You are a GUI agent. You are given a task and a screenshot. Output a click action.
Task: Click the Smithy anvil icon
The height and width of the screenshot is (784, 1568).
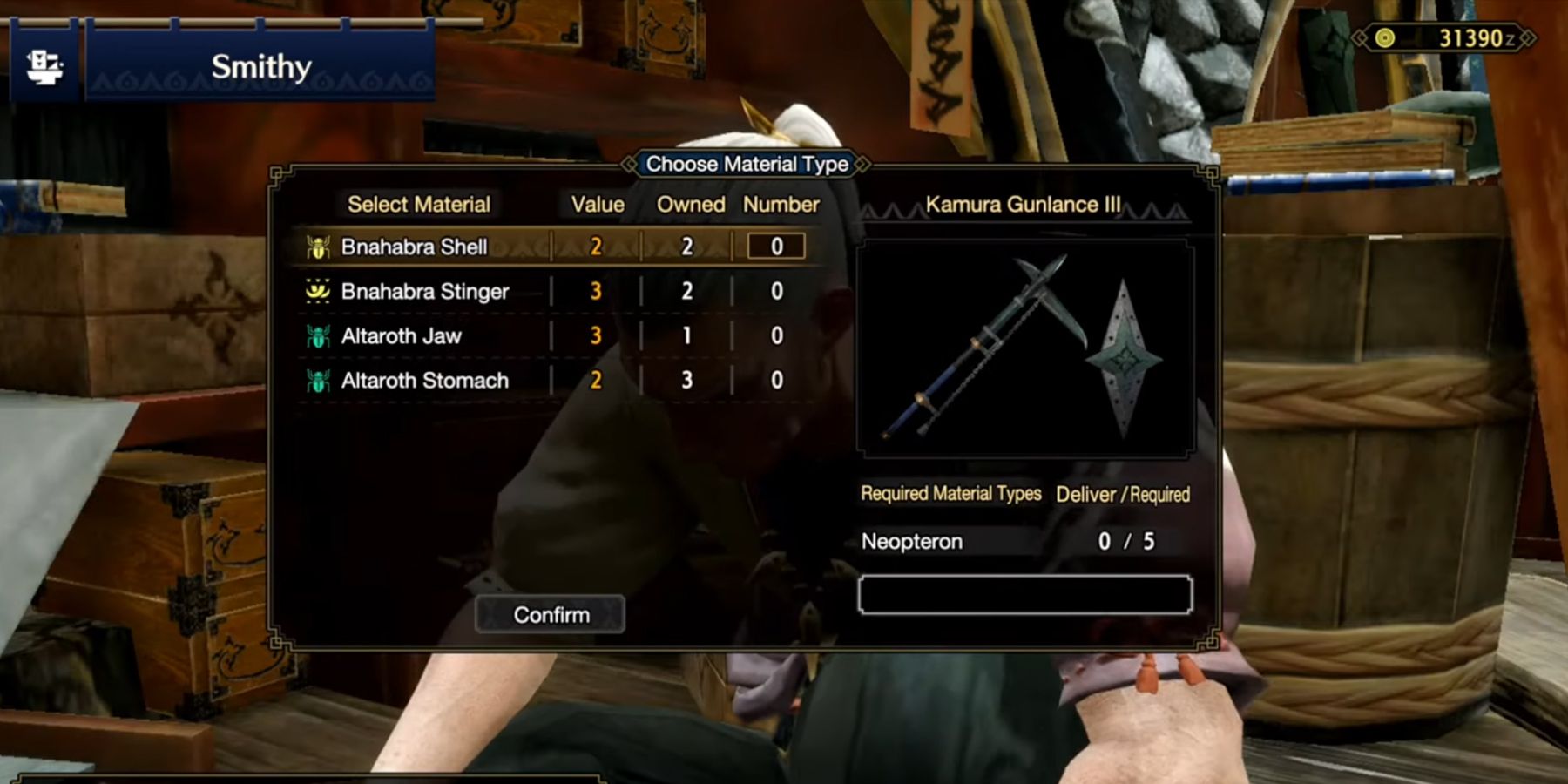click(45, 65)
